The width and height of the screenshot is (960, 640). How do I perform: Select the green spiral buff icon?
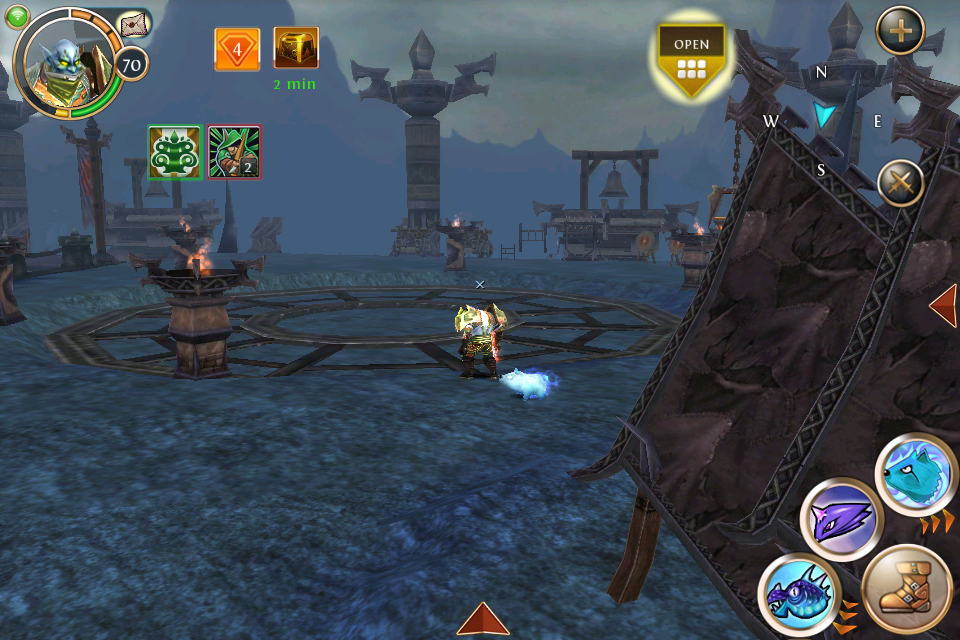click(x=175, y=152)
